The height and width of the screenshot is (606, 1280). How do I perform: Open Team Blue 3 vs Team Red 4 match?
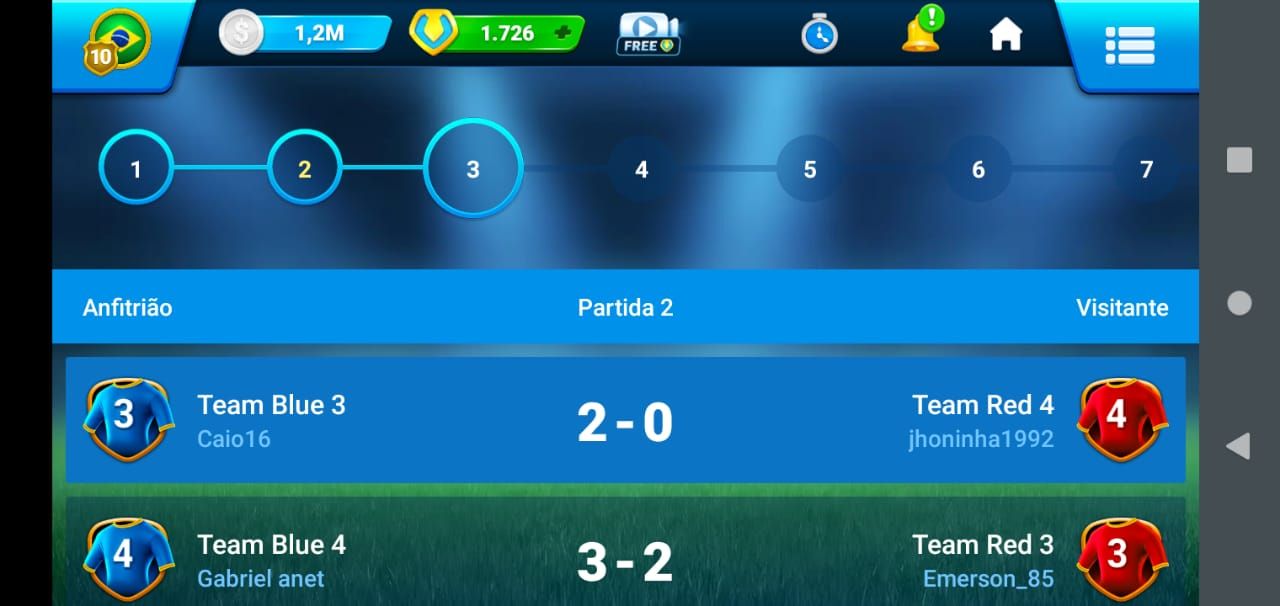coord(625,421)
